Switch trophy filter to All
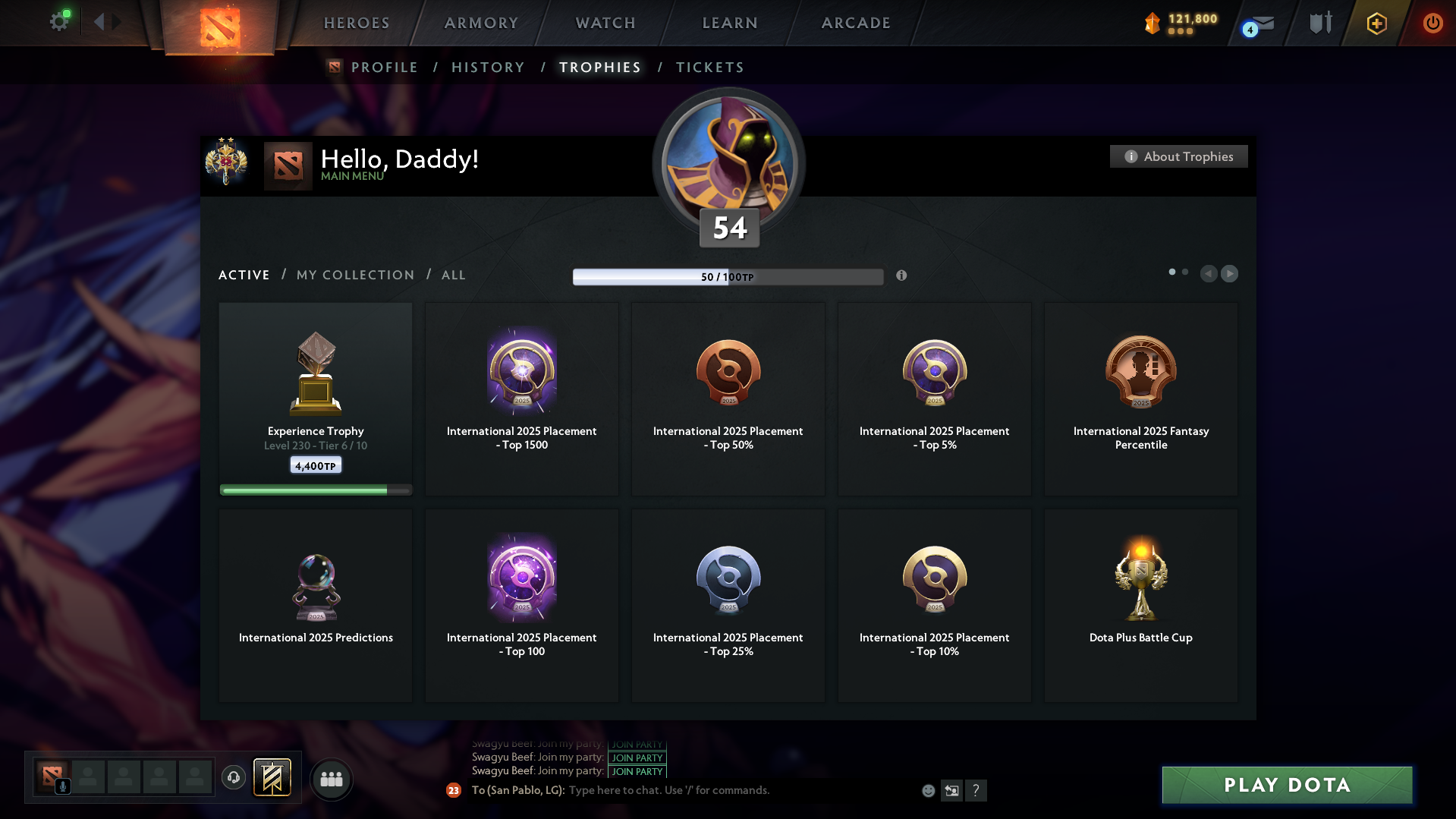The image size is (1456, 819). click(x=453, y=275)
